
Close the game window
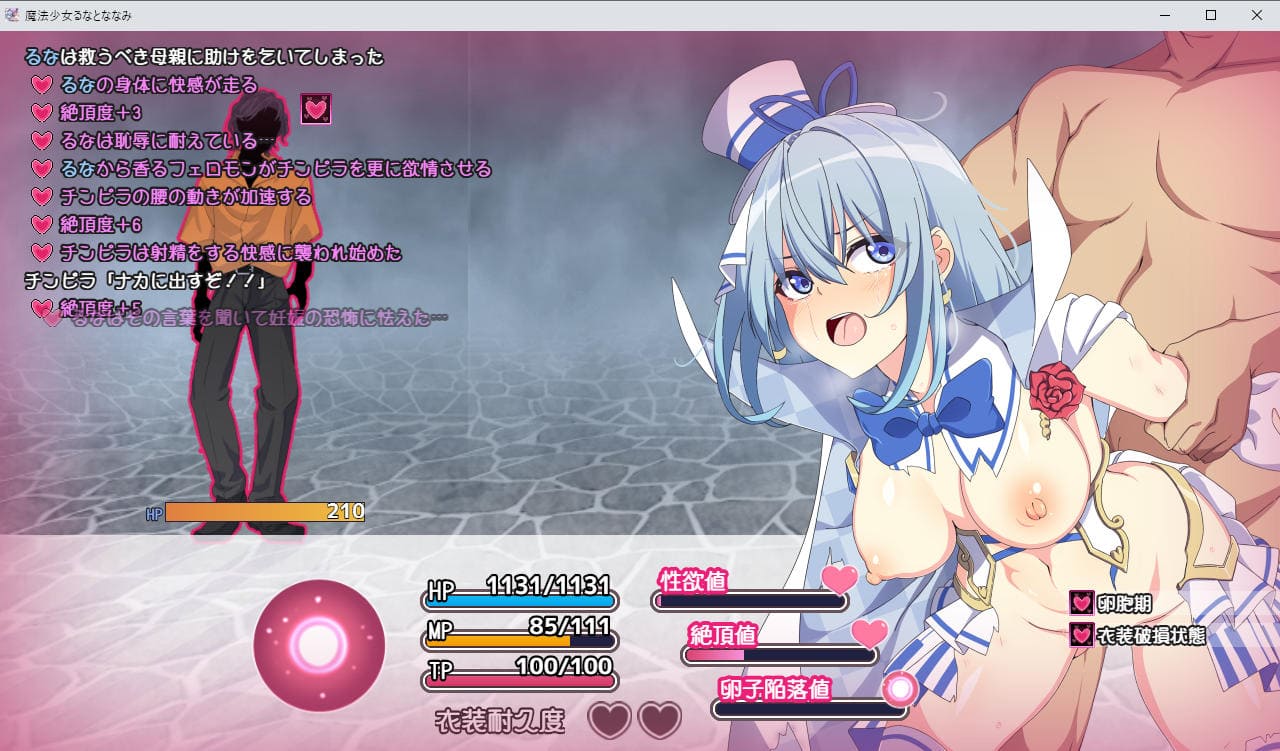pos(1257,15)
